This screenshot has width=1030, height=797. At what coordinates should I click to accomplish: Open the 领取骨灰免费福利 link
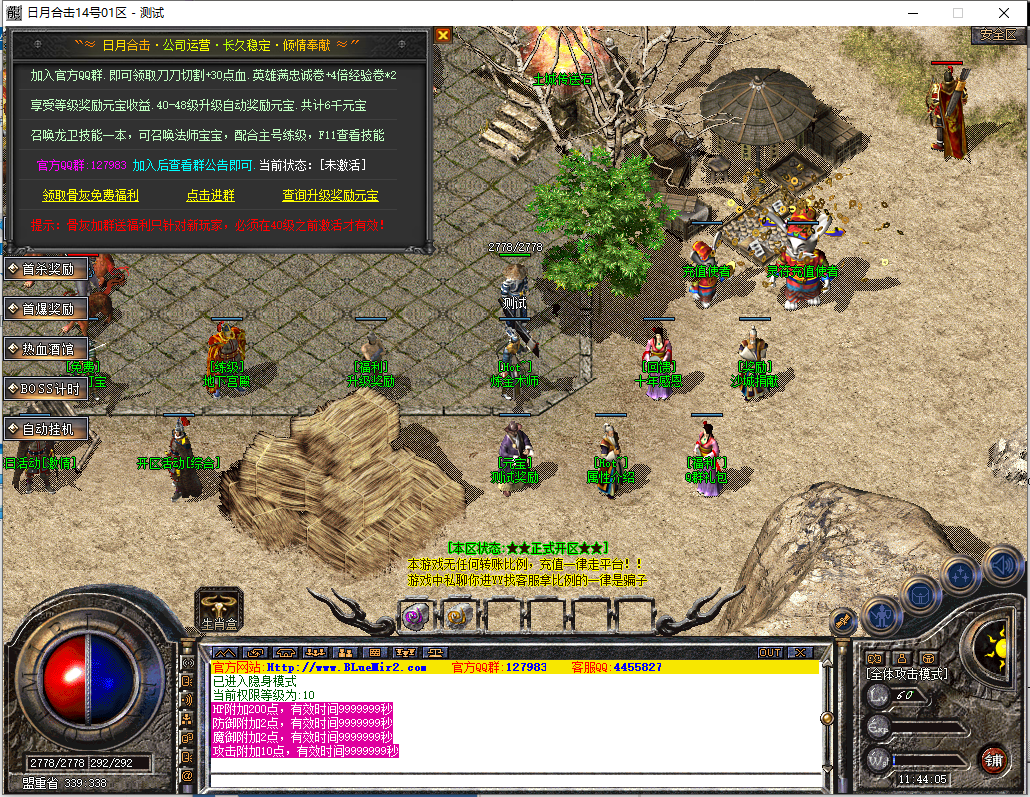pyautogui.click(x=90, y=196)
